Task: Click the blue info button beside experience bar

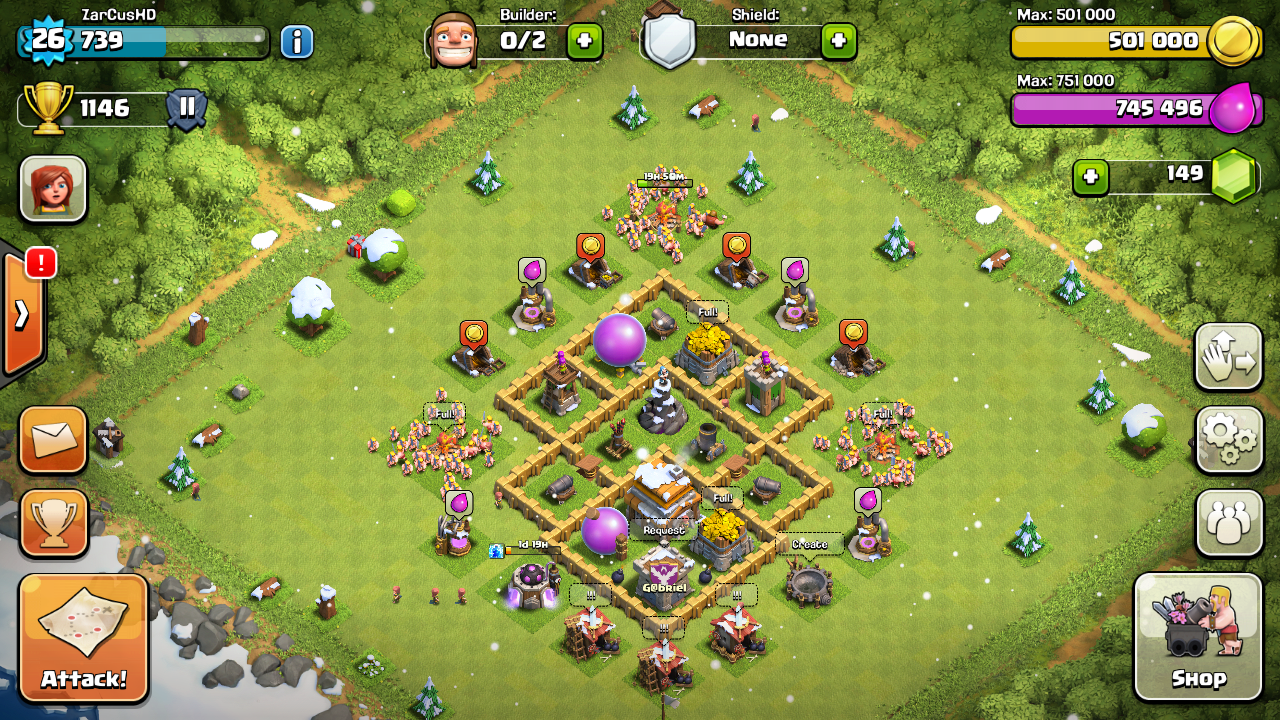Action: (296, 41)
